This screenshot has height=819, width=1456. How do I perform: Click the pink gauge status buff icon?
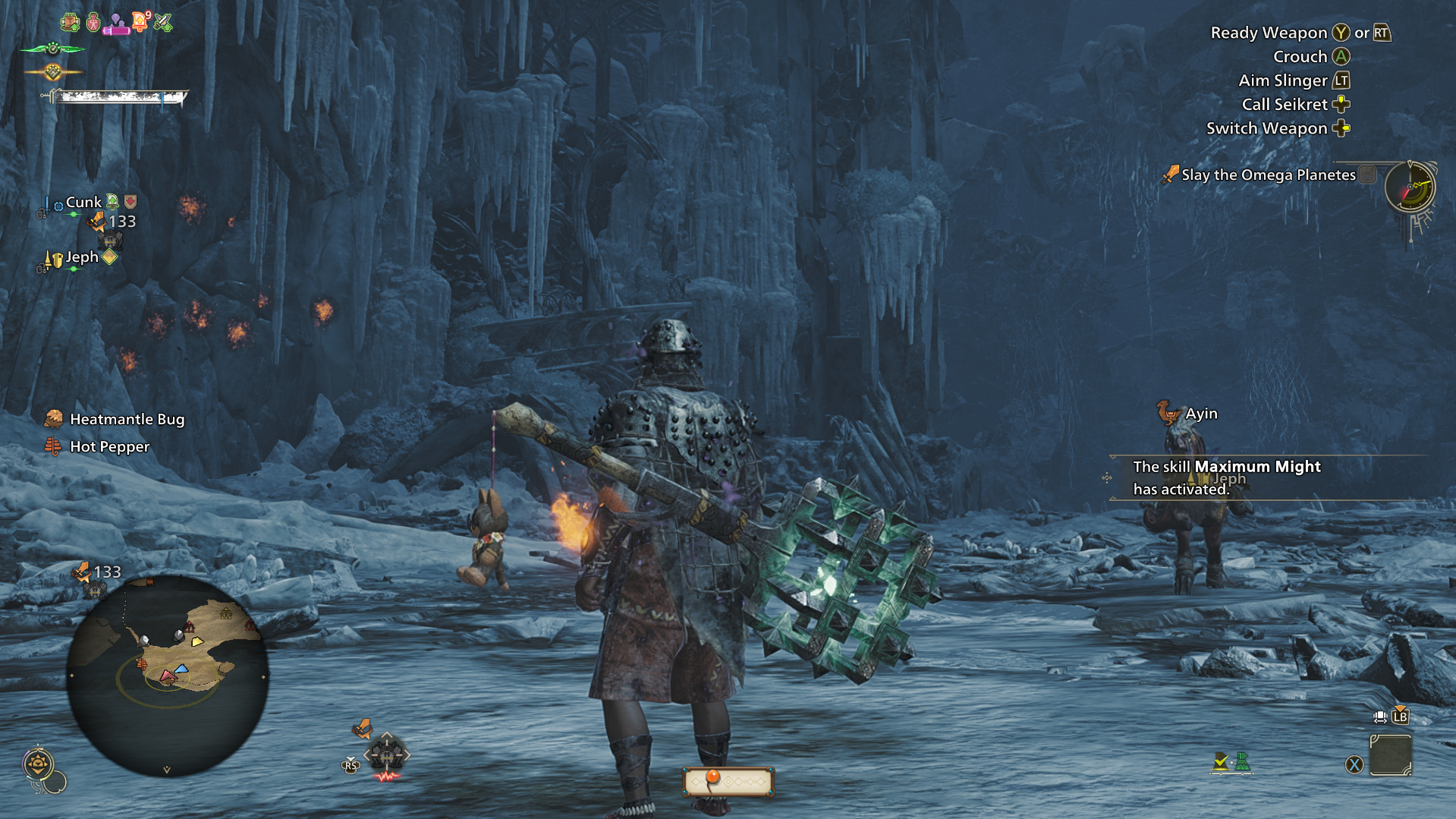tap(117, 24)
